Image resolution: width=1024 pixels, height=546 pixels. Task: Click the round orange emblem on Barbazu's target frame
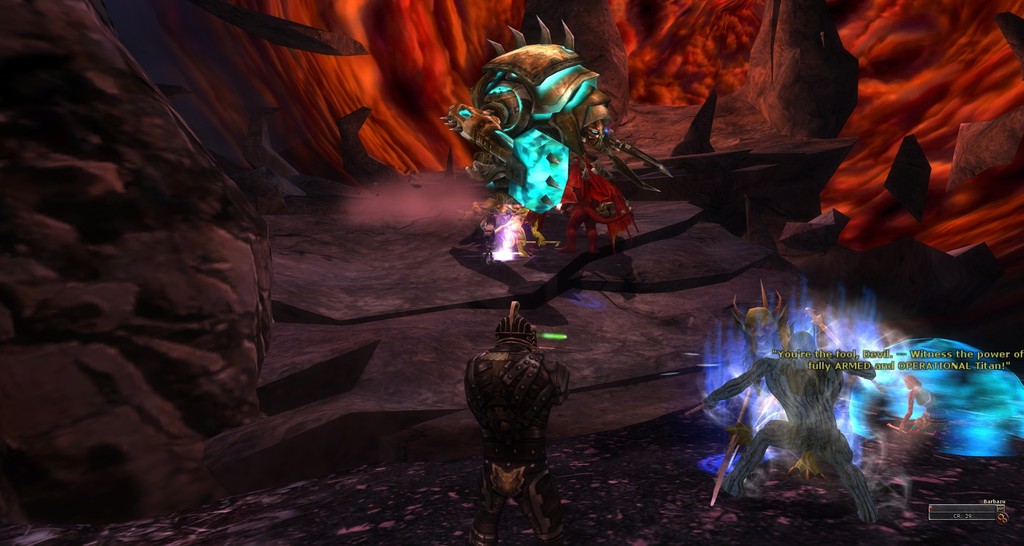point(1002,518)
